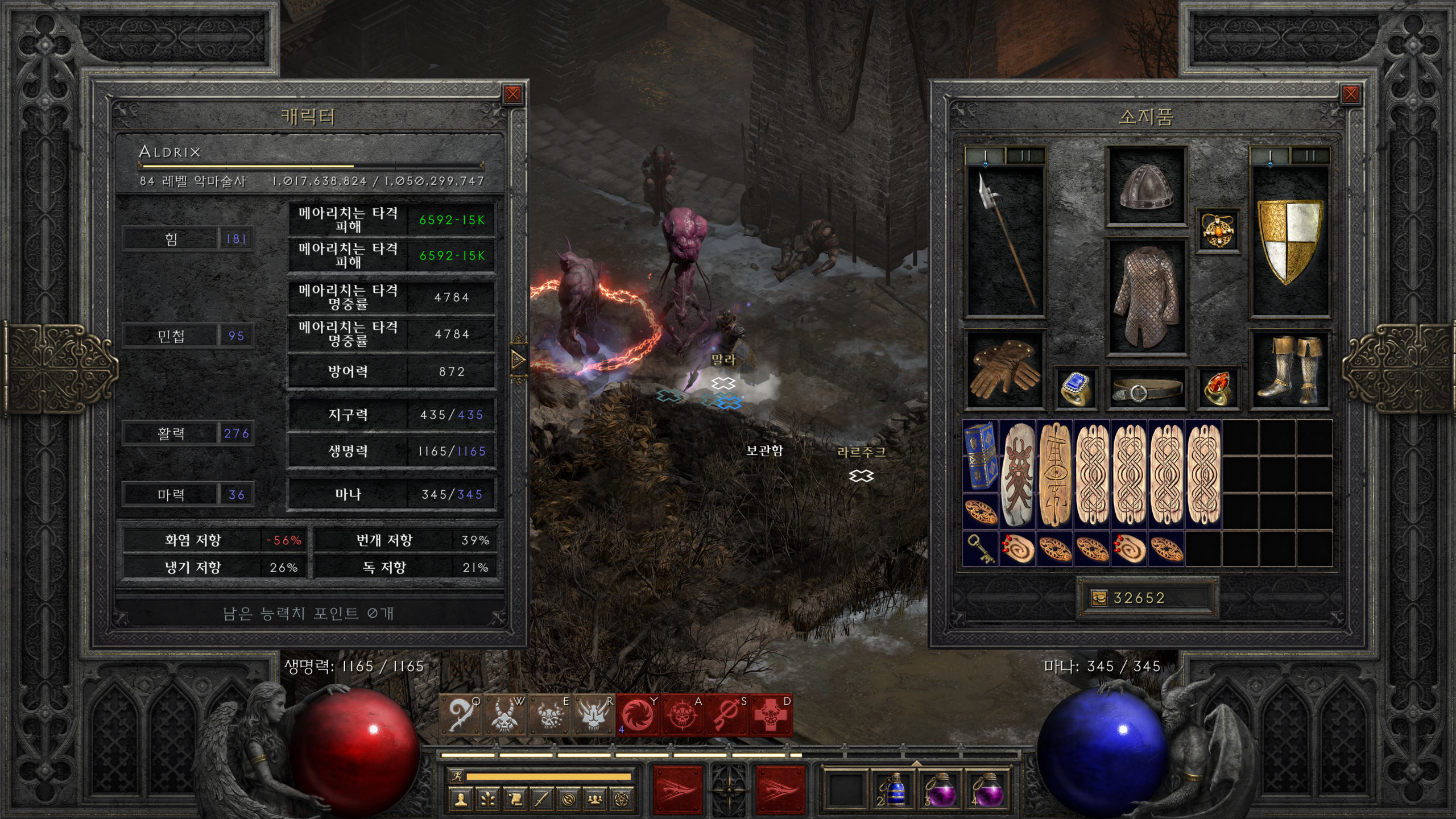This screenshot has width=1456, height=819.
Task: Select the key in the inventory
Action: coord(980,549)
